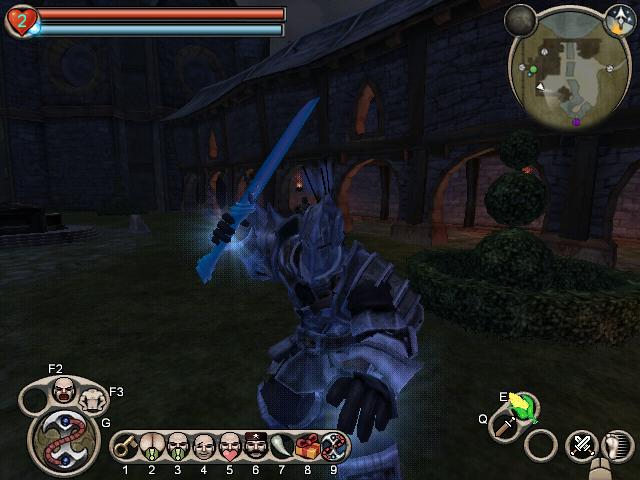Pick the plain bald face expression in slot 4
Viewport: 640px width, 480px height.
(204, 445)
